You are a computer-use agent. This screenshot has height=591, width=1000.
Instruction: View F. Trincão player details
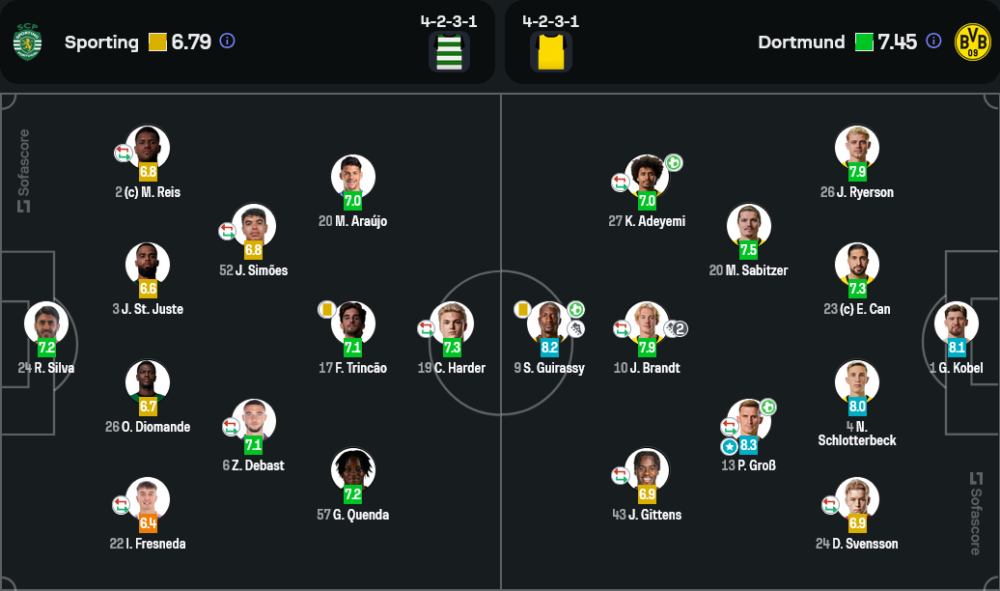(x=353, y=324)
